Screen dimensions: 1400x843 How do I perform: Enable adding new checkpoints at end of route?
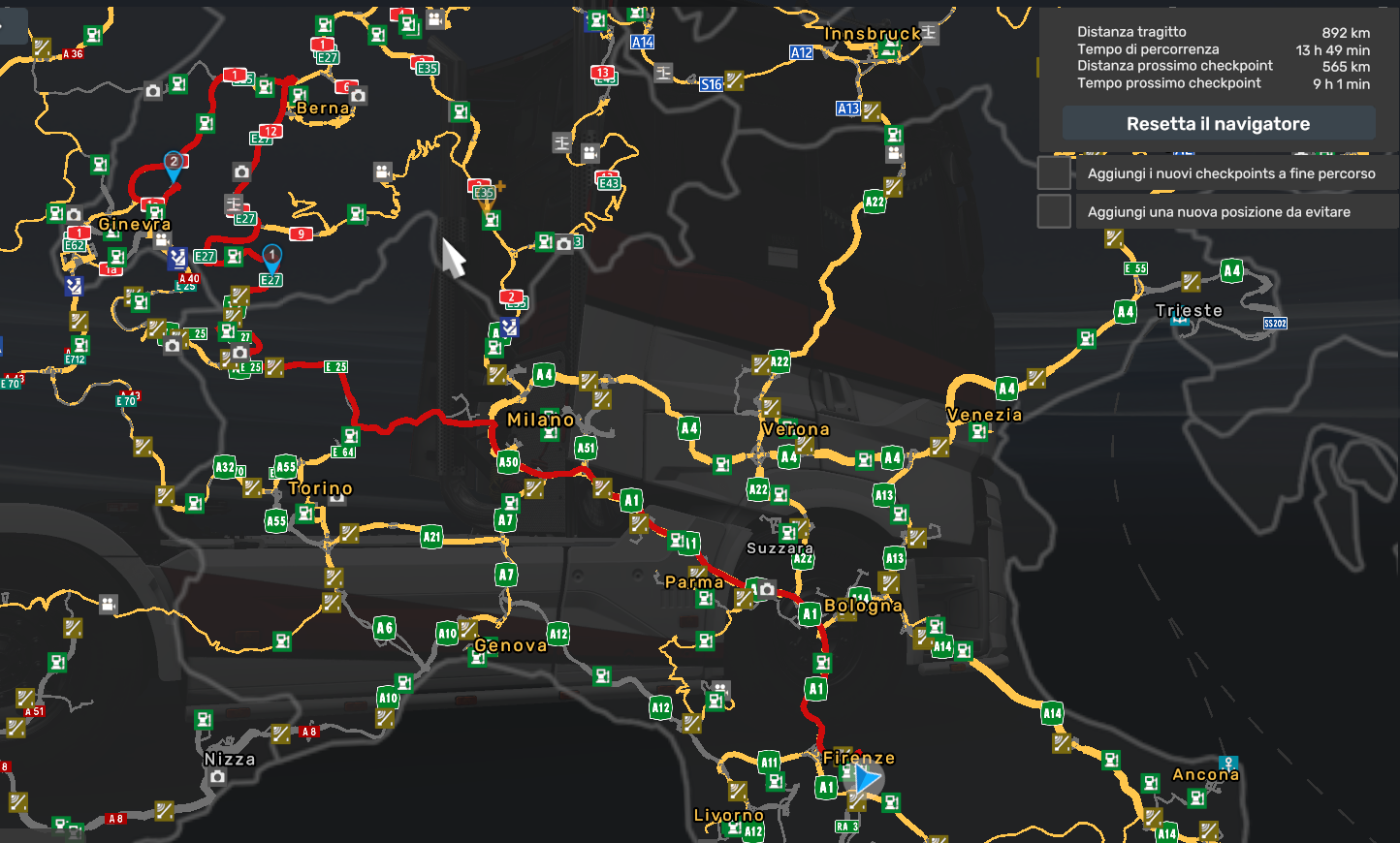coord(1053,172)
